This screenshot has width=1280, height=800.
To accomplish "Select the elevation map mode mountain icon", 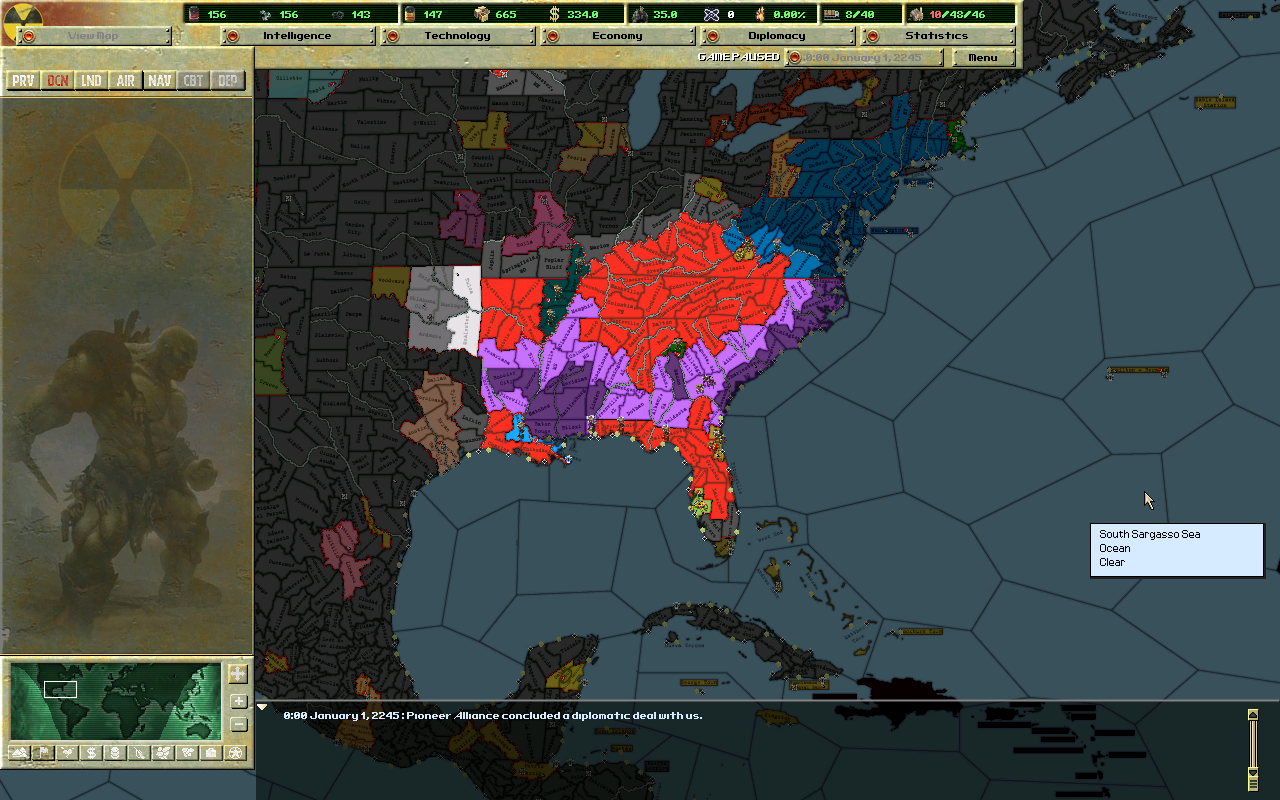I will [19, 753].
